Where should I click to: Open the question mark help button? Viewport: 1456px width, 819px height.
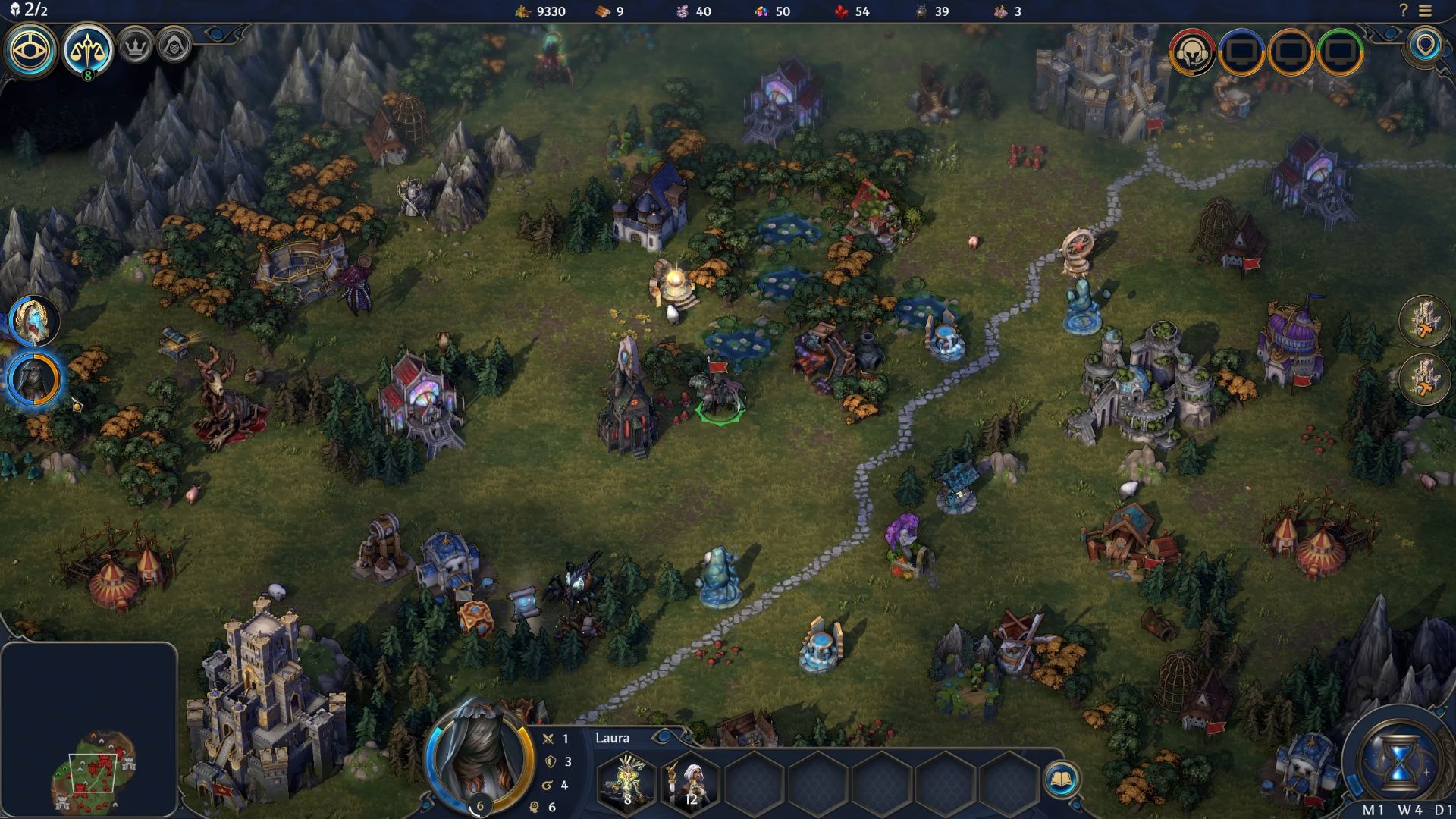pyautogui.click(x=1404, y=11)
